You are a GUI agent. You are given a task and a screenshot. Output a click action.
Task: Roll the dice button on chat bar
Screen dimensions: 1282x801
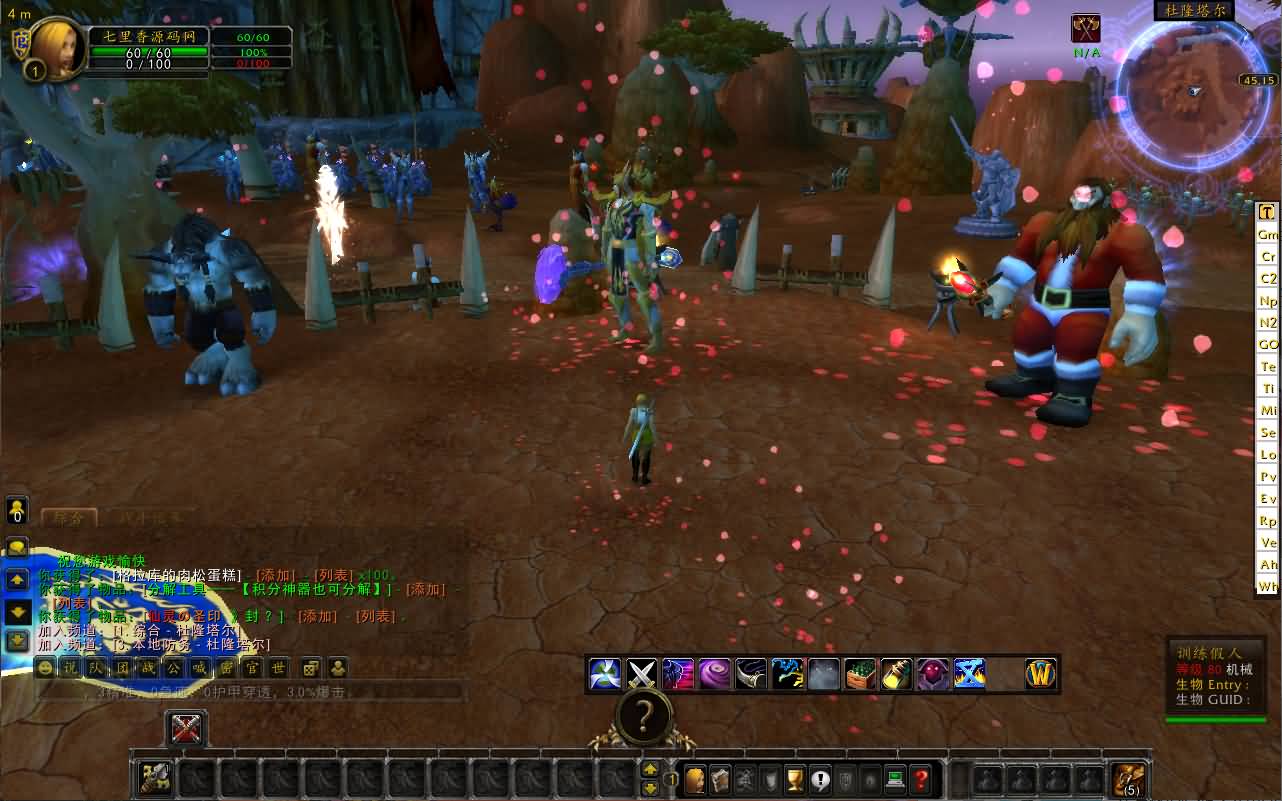tap(311, 668)
